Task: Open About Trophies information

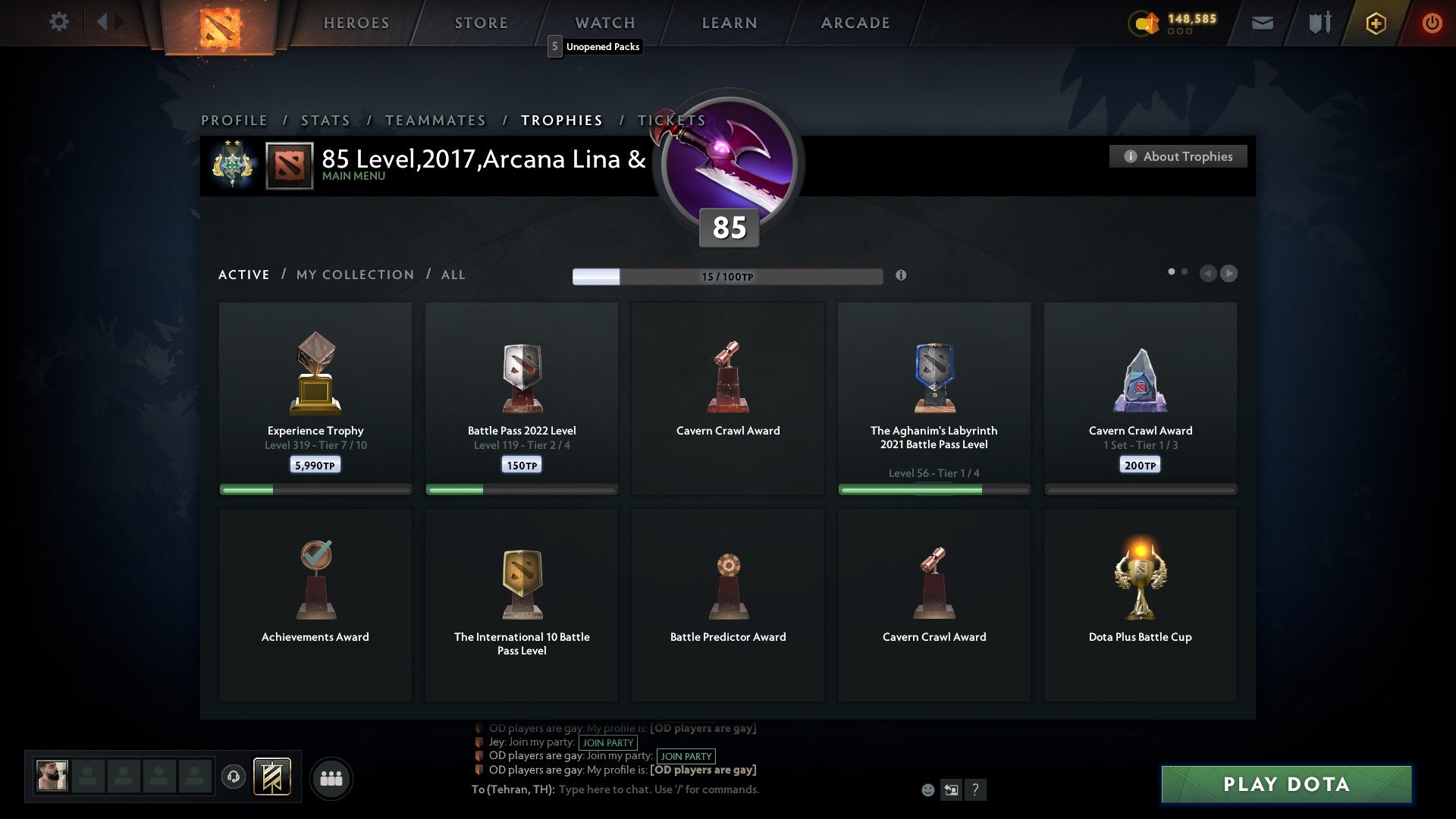Action: pyautogui.click(x=1178, y=156)
